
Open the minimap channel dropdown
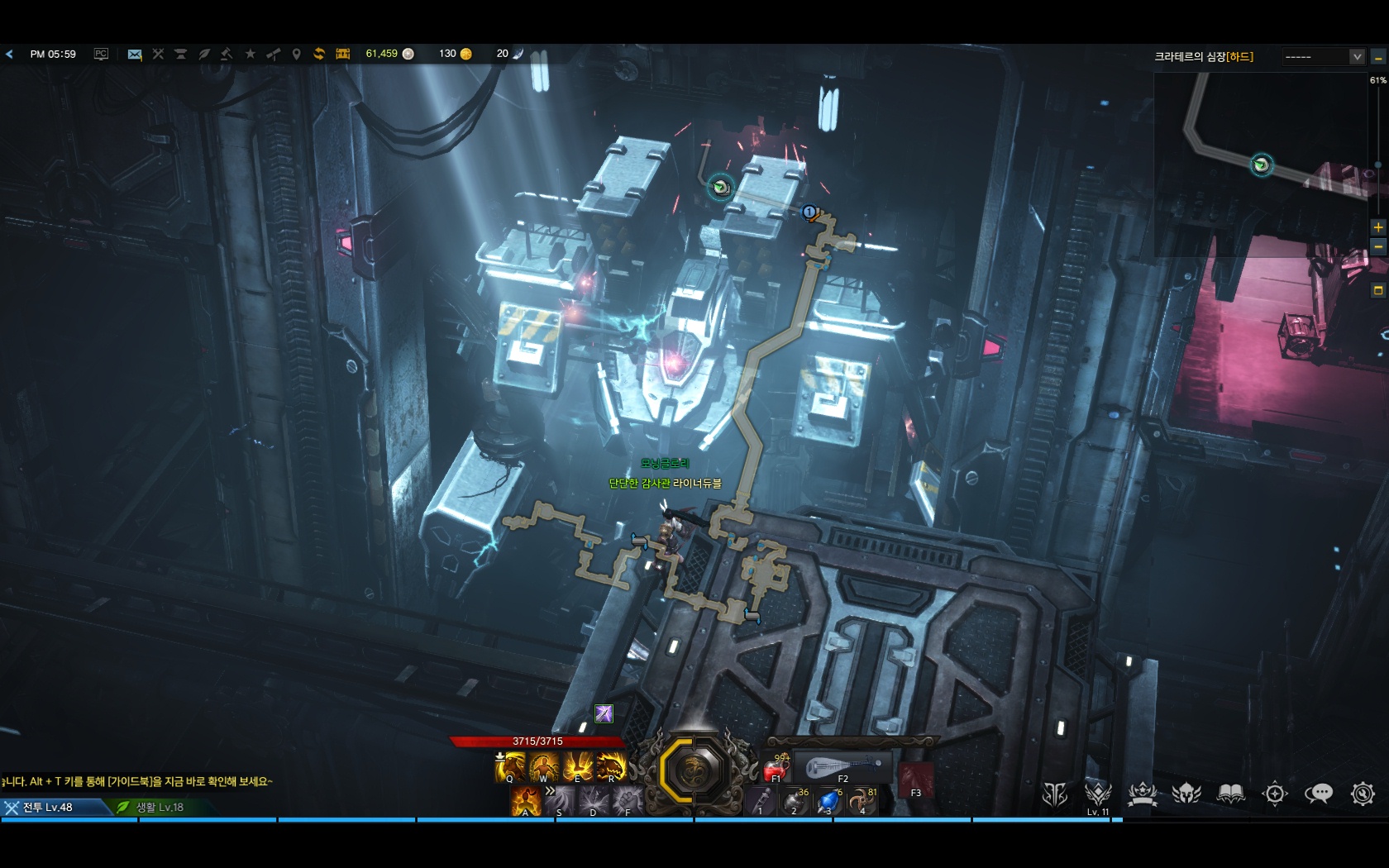click(1357, 57)
